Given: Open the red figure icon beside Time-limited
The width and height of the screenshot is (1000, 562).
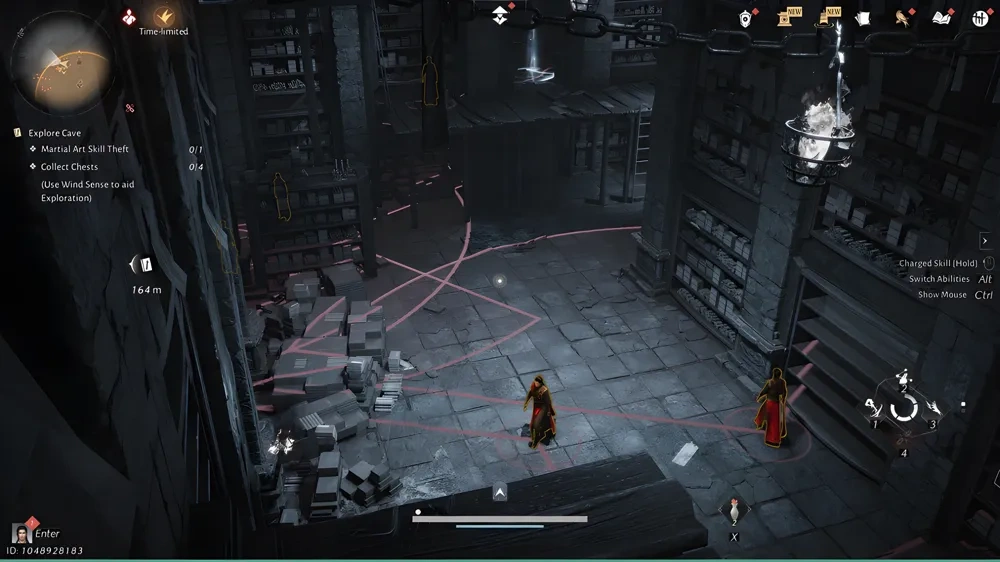Looking at the screenshot, I should [130, 16].
